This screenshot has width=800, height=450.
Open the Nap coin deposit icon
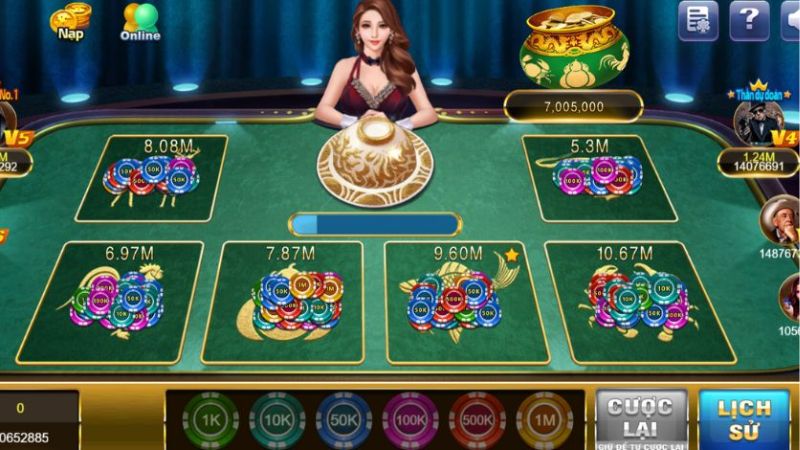70,22
